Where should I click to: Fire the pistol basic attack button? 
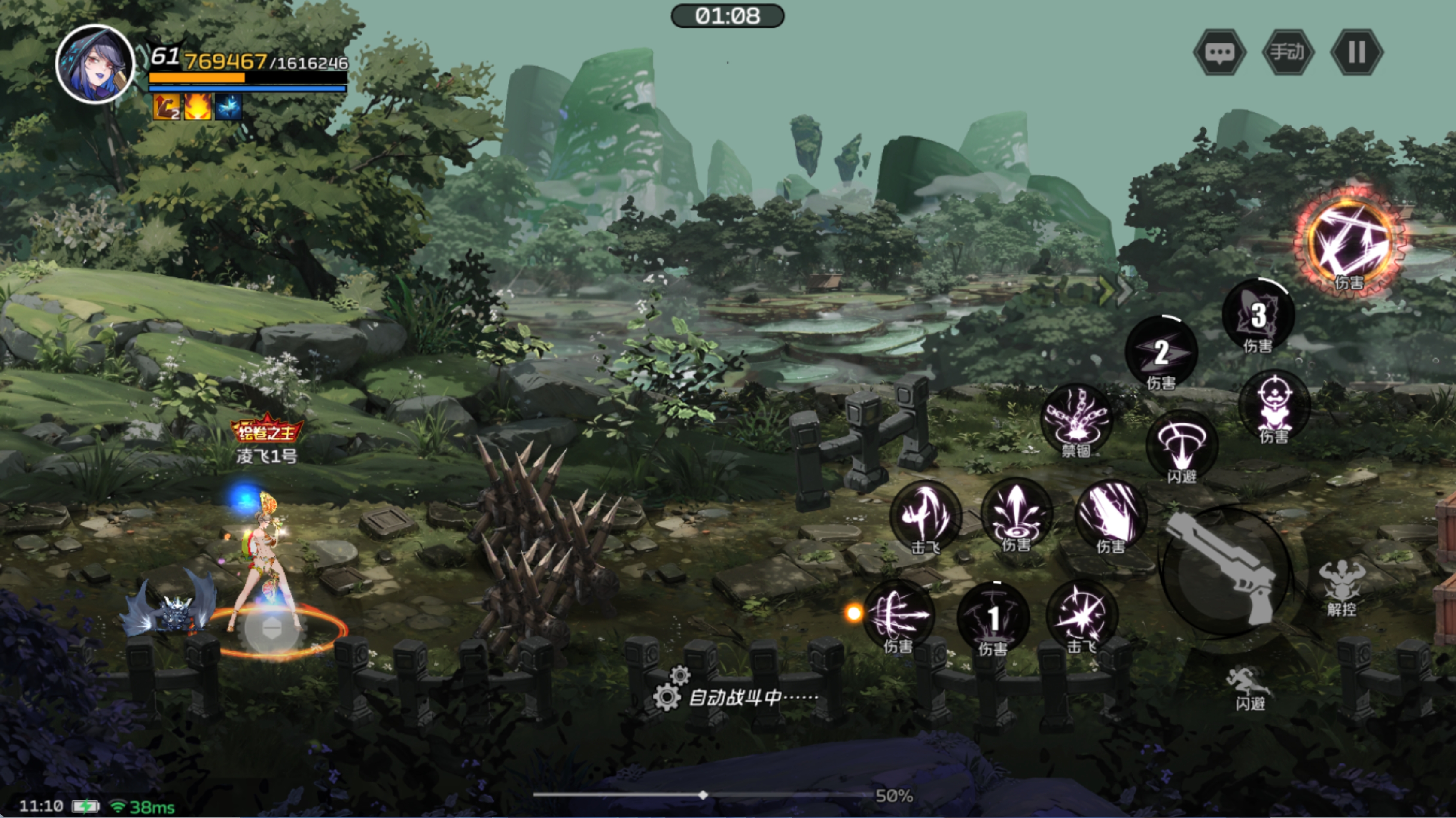pyautogui.click(x=1225, y=571)
